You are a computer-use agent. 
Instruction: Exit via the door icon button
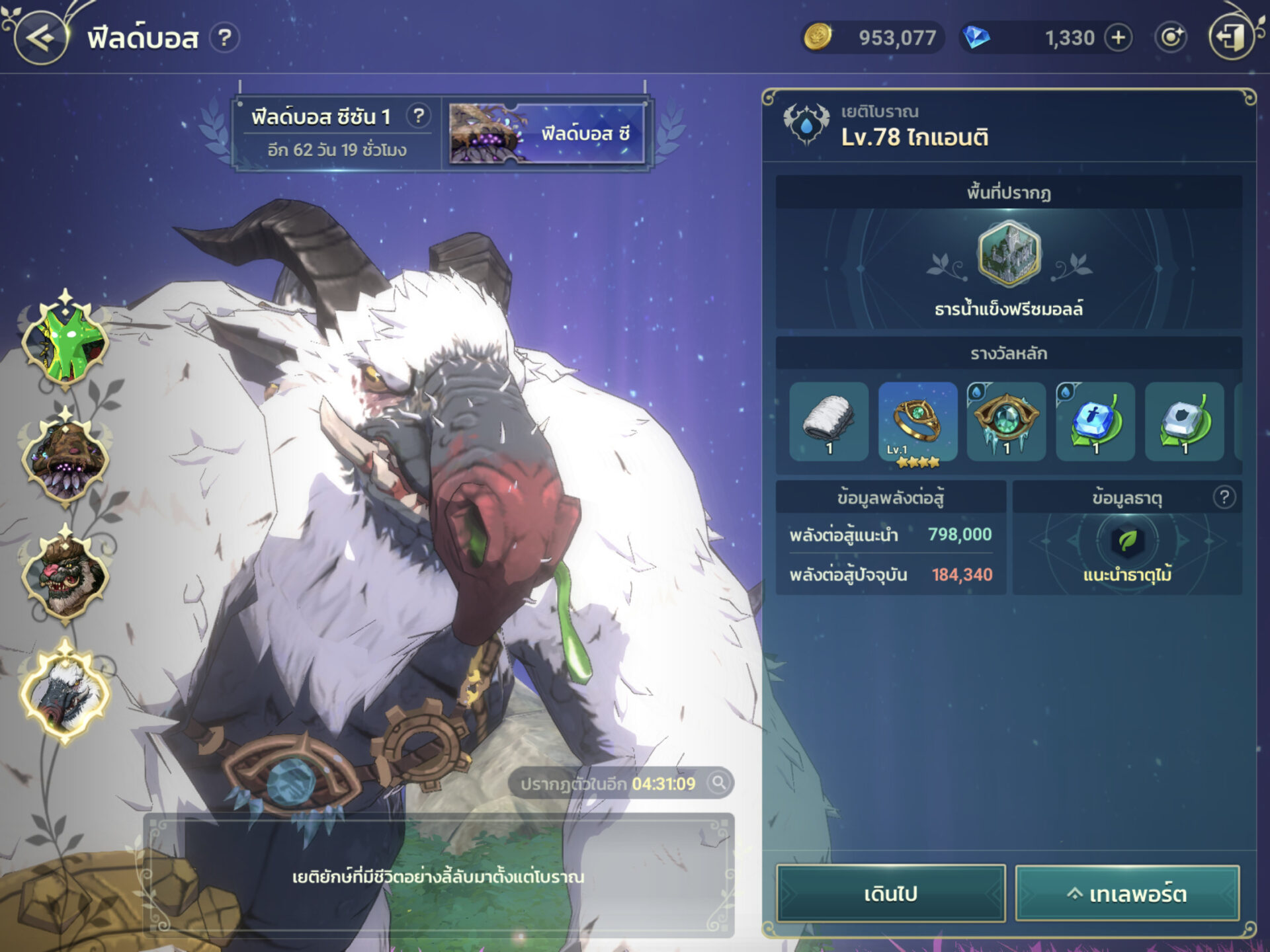tap(1231, 38)
